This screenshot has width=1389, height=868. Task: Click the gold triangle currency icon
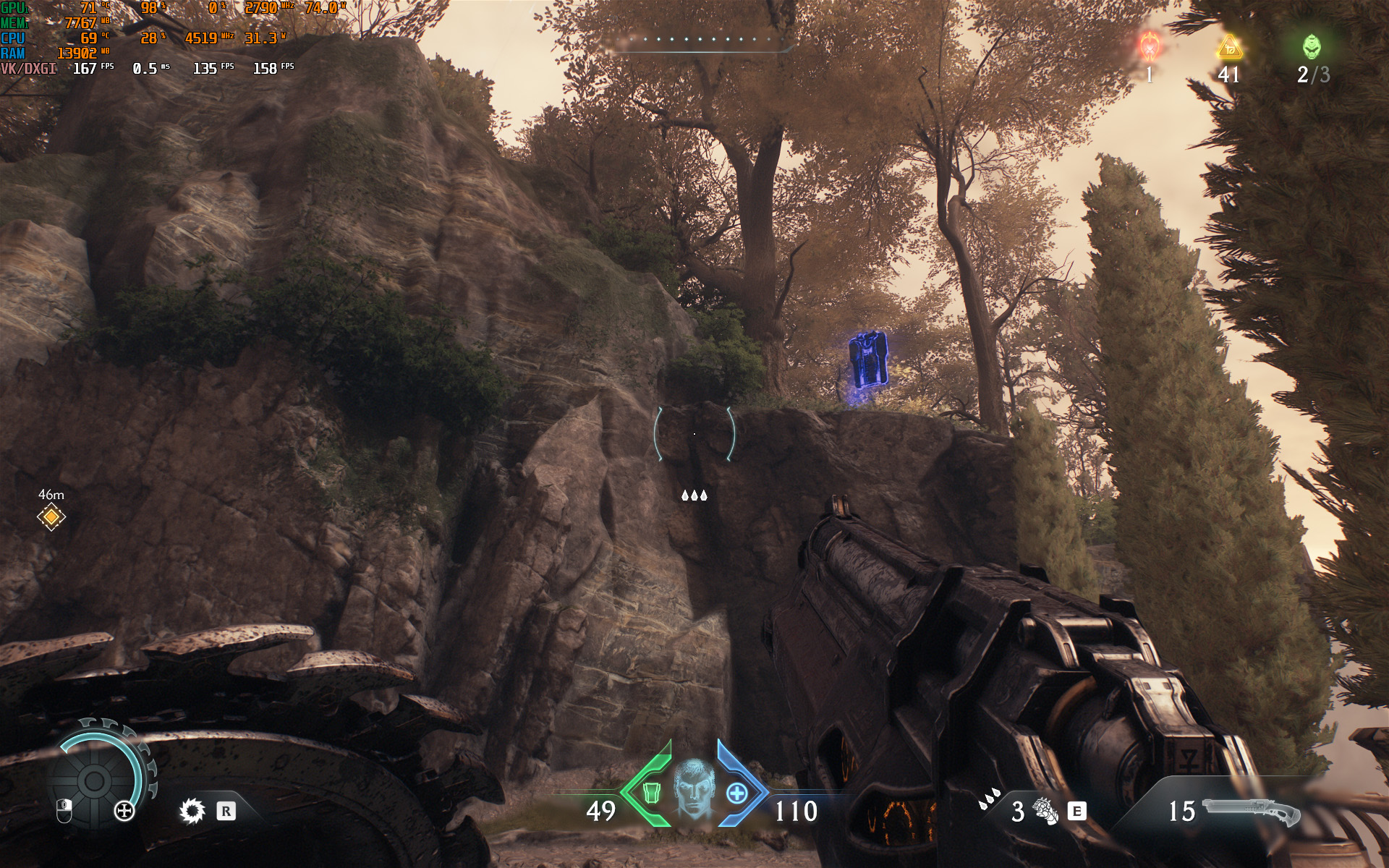[x=1229, y=48]
